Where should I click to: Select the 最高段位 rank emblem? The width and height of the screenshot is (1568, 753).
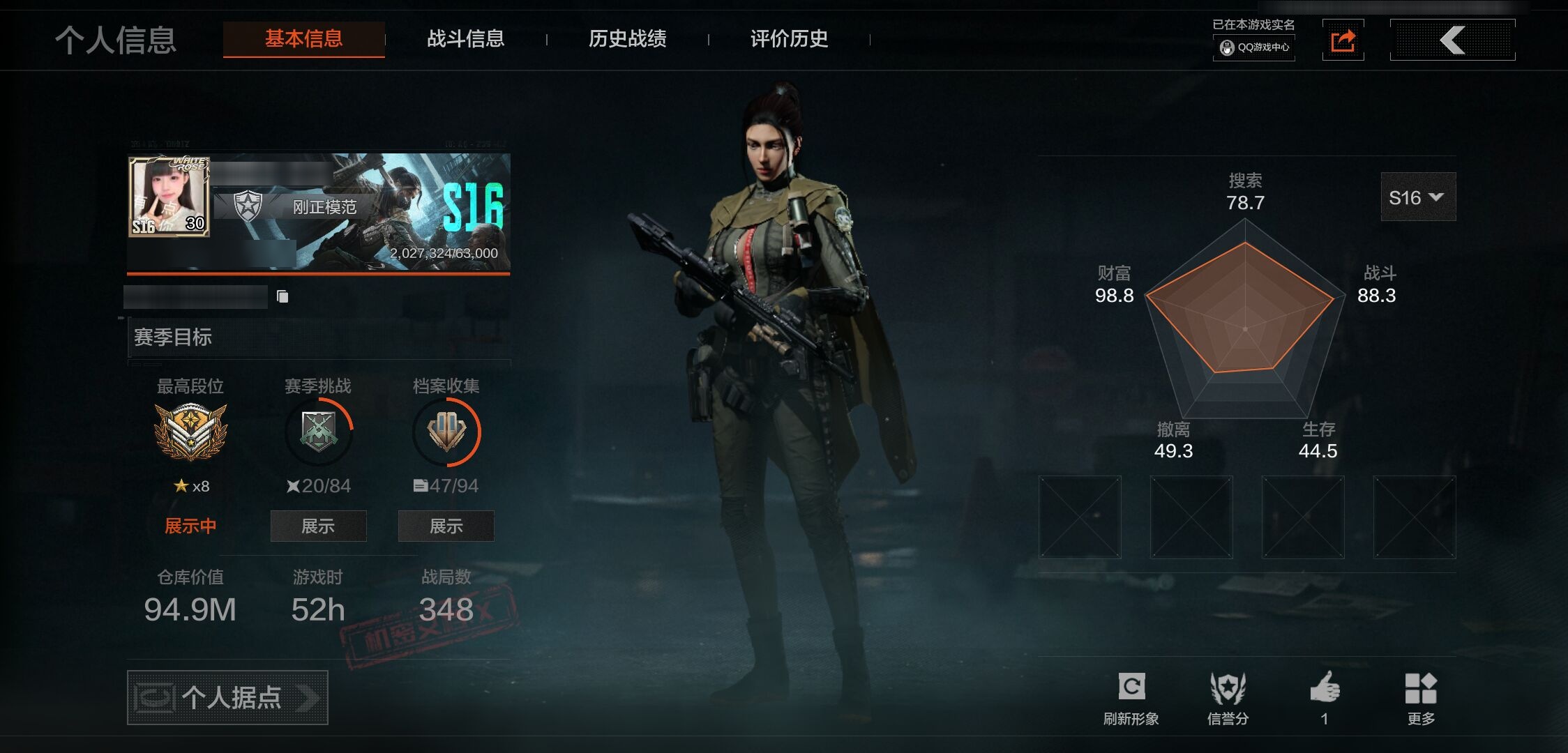tap(190, 432)
